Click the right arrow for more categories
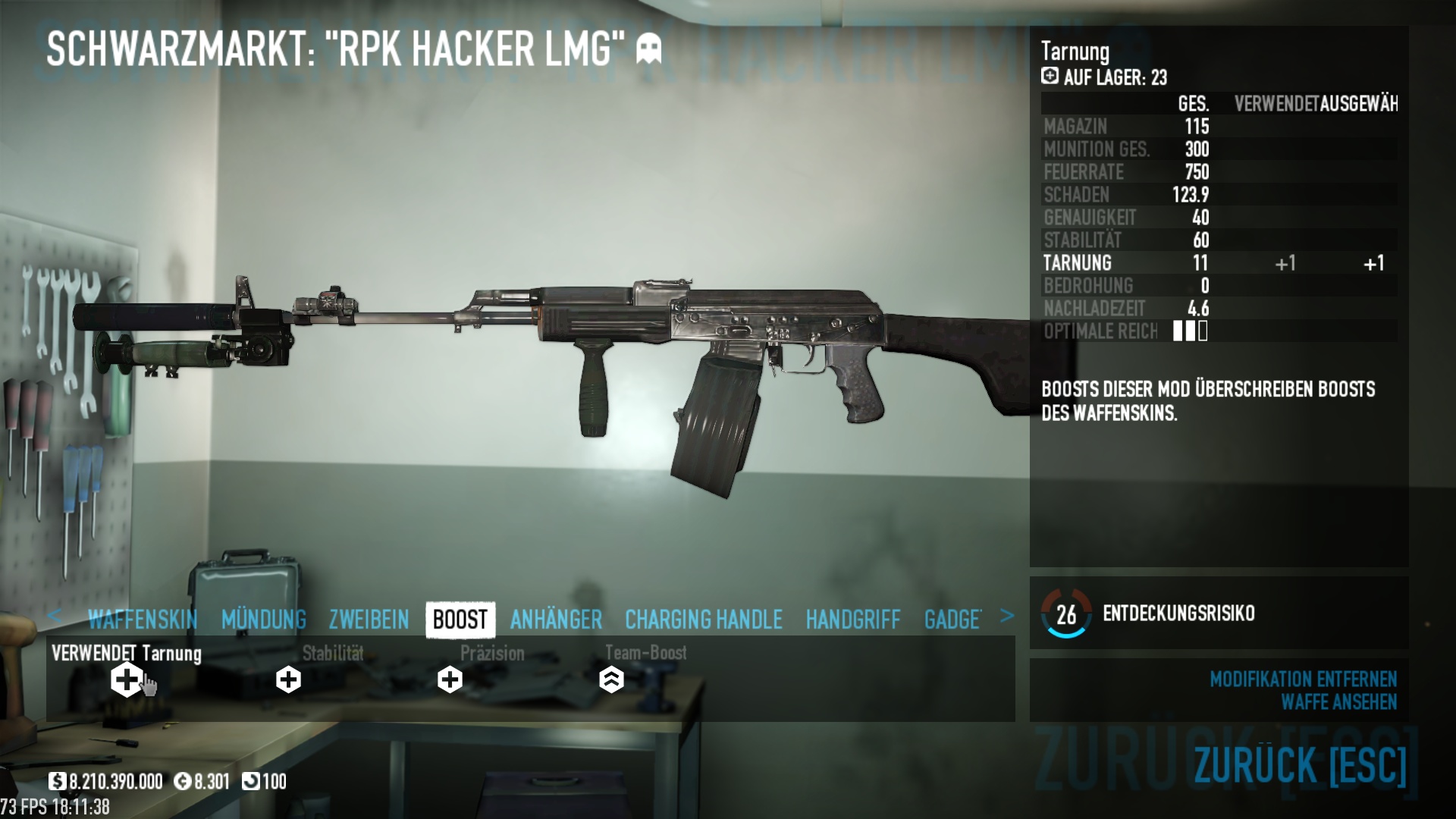 pos(1006,616)
